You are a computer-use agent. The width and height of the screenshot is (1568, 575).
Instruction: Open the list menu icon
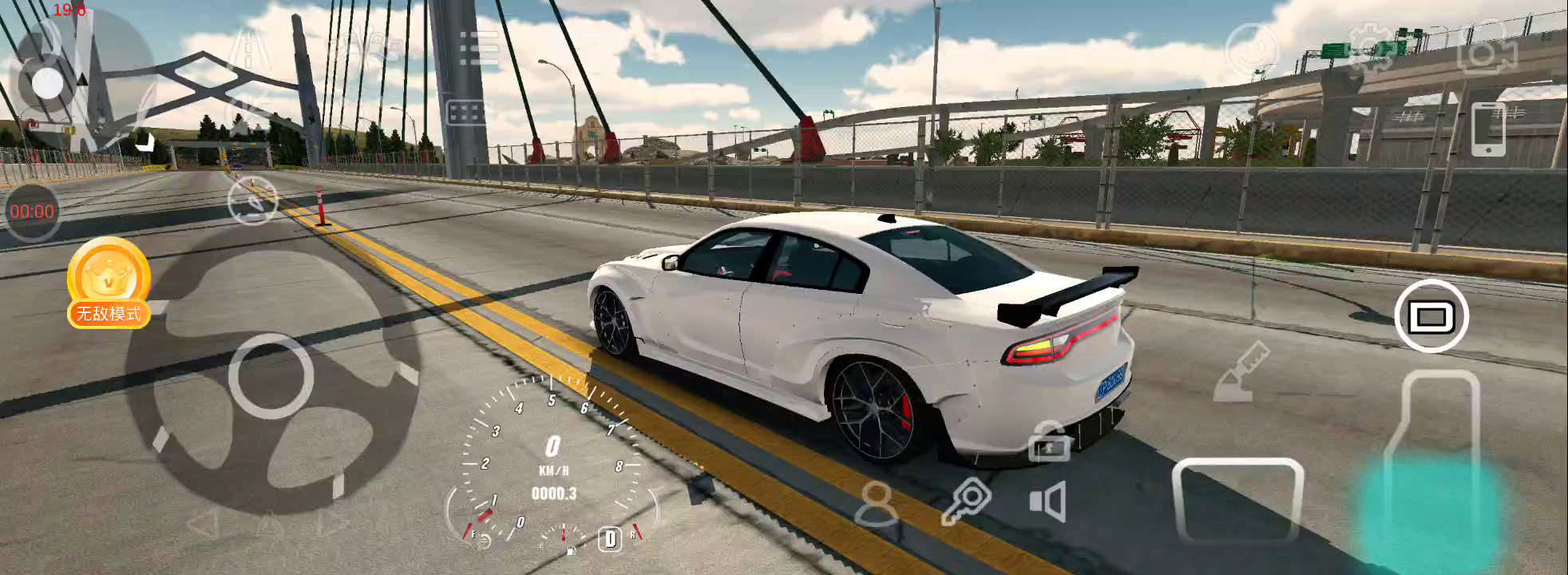[x=479, y=48]
